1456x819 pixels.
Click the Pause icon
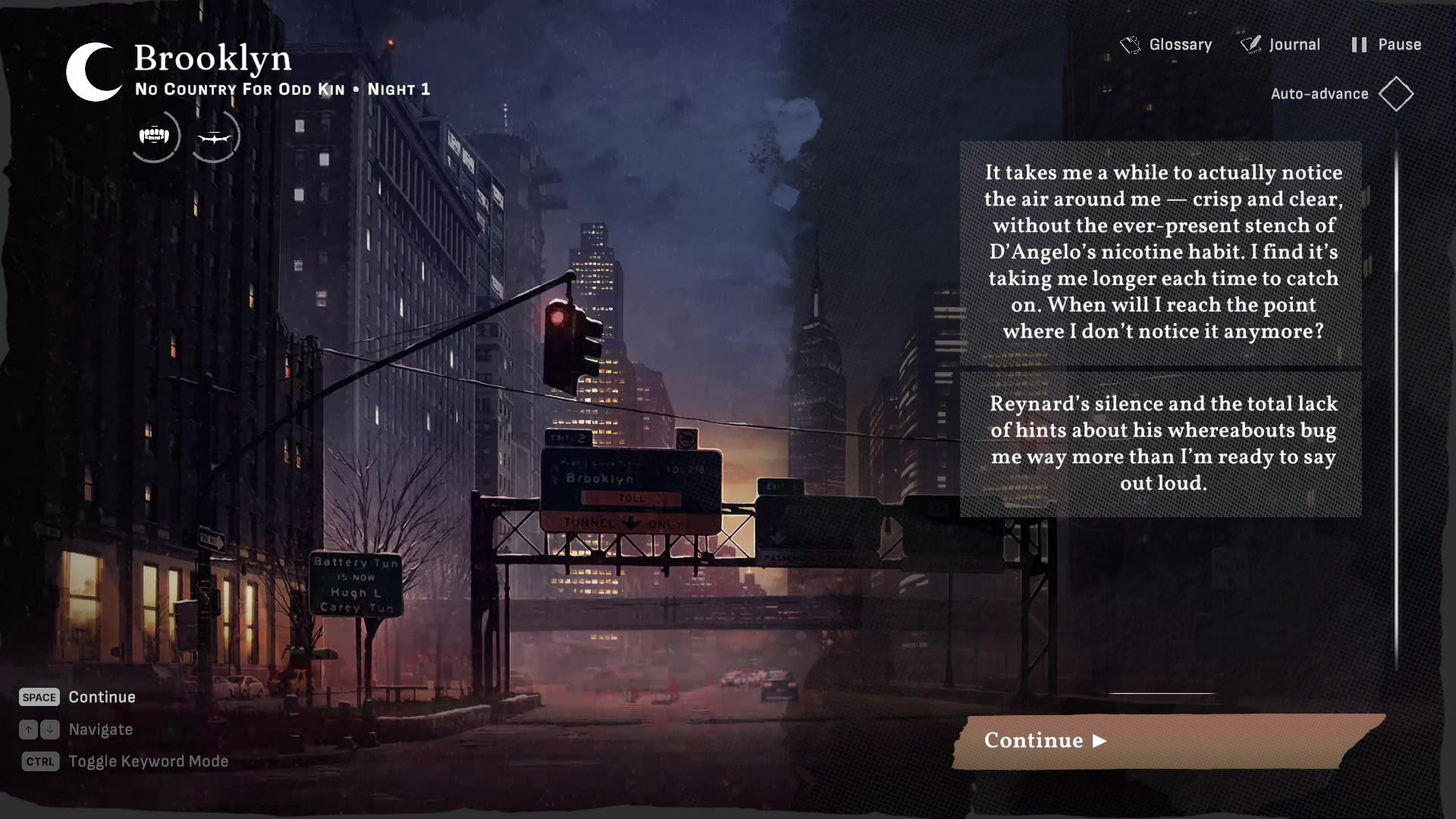click(x=1359, y=44)
